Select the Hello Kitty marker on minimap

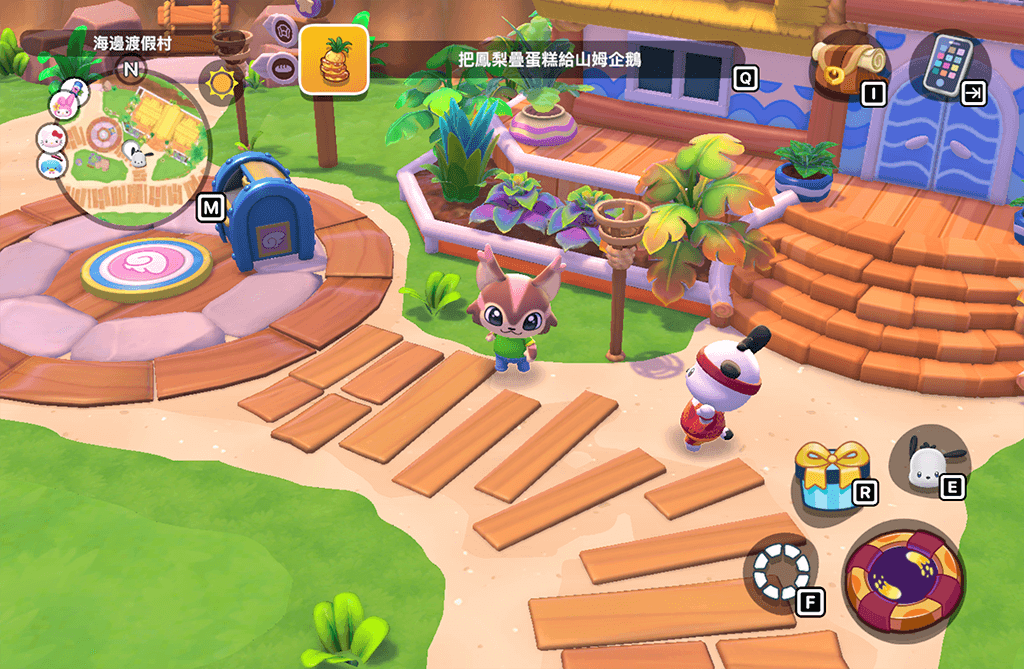click(x=50, y=137)
